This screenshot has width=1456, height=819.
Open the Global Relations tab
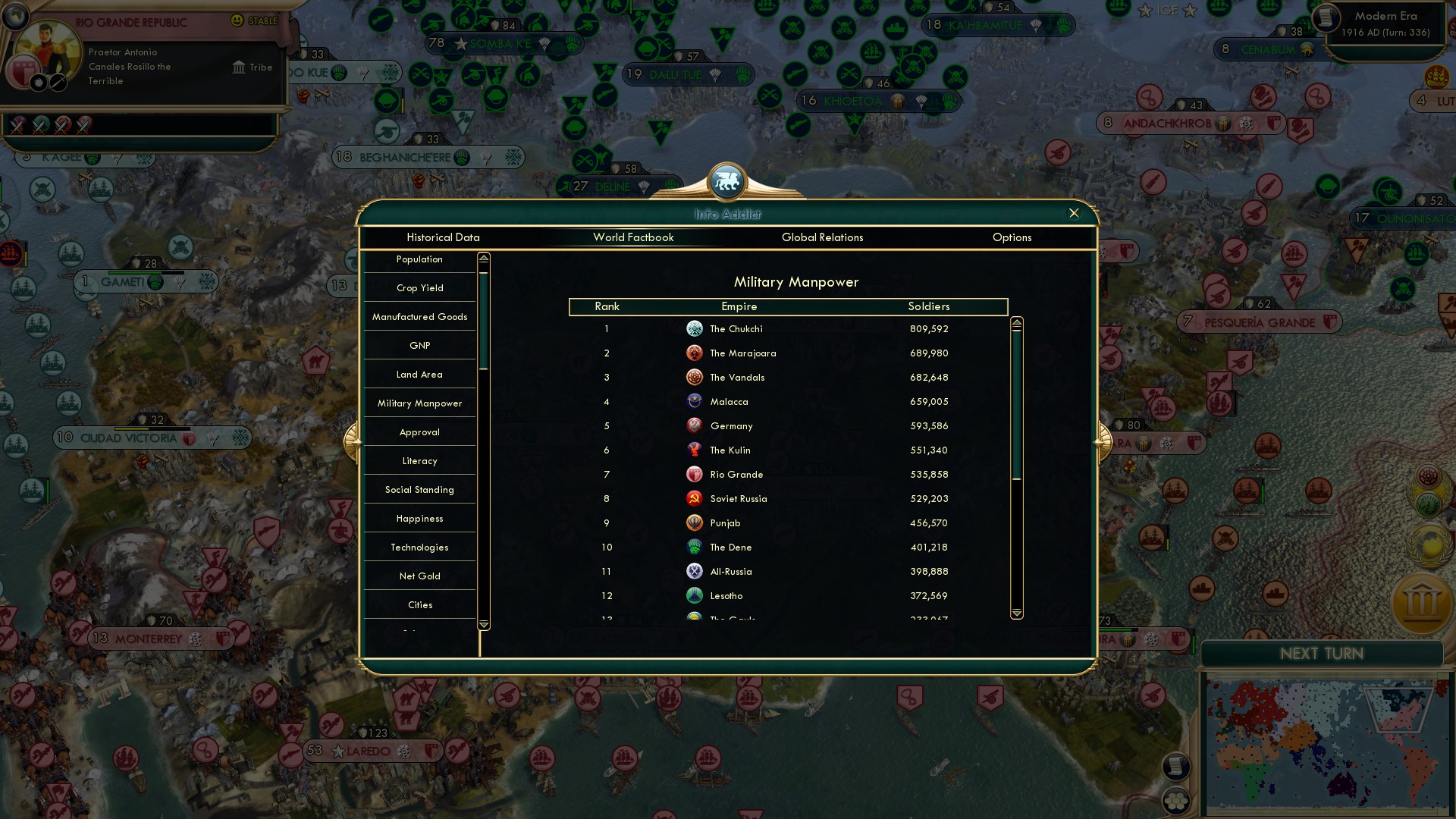823,237
